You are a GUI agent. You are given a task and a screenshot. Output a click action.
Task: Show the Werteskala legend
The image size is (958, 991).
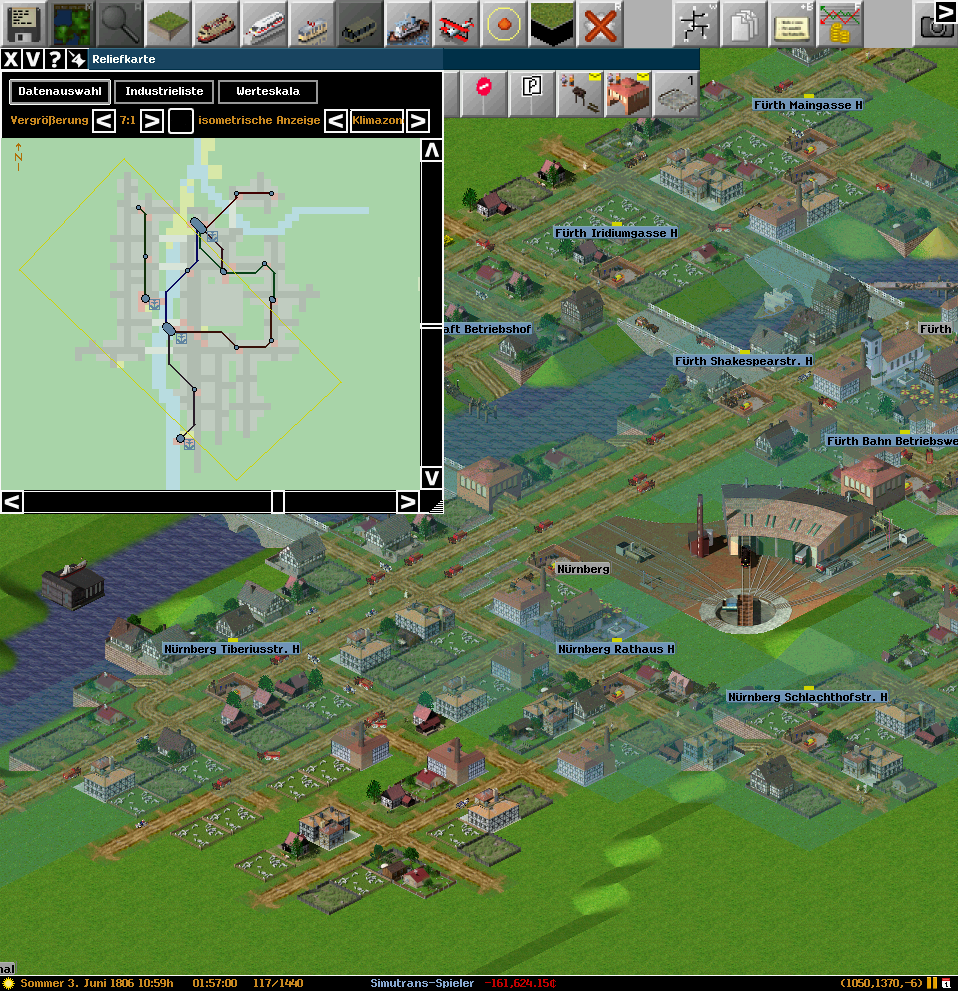click(267, 92)
